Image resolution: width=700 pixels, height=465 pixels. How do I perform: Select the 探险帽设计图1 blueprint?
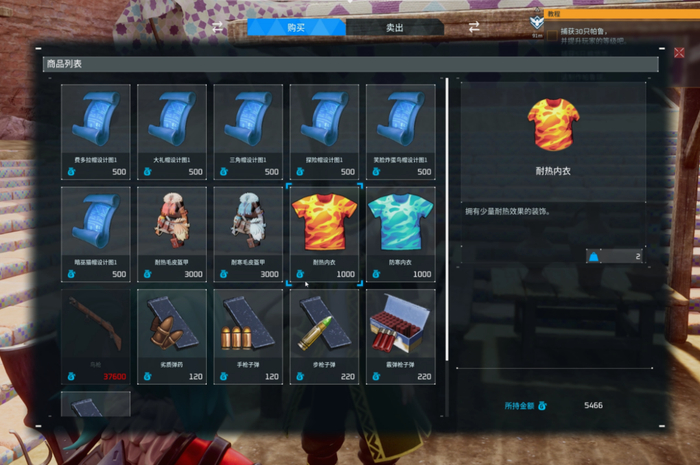point(324,130)
